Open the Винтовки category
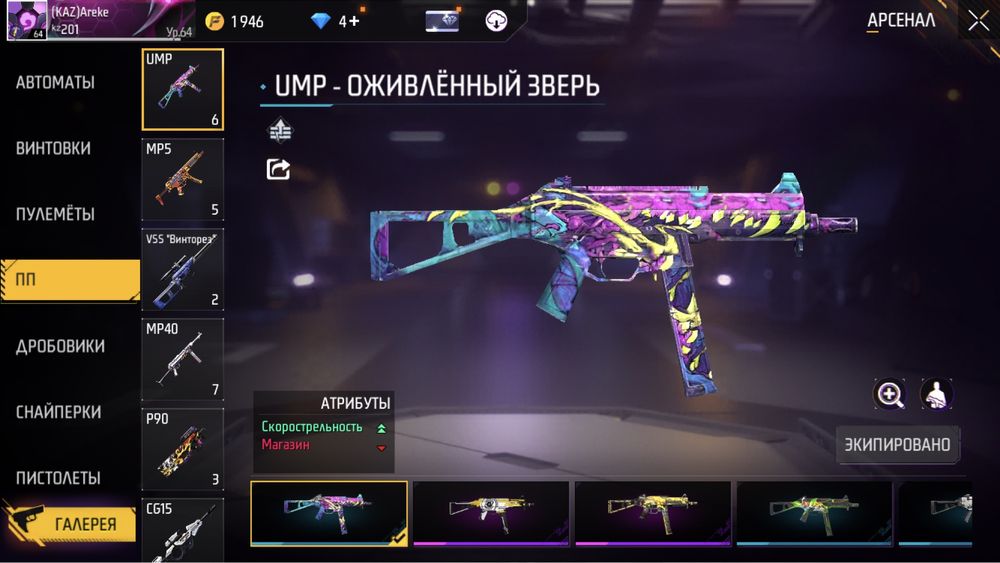 pyautogui.click(x=54, y=149)
